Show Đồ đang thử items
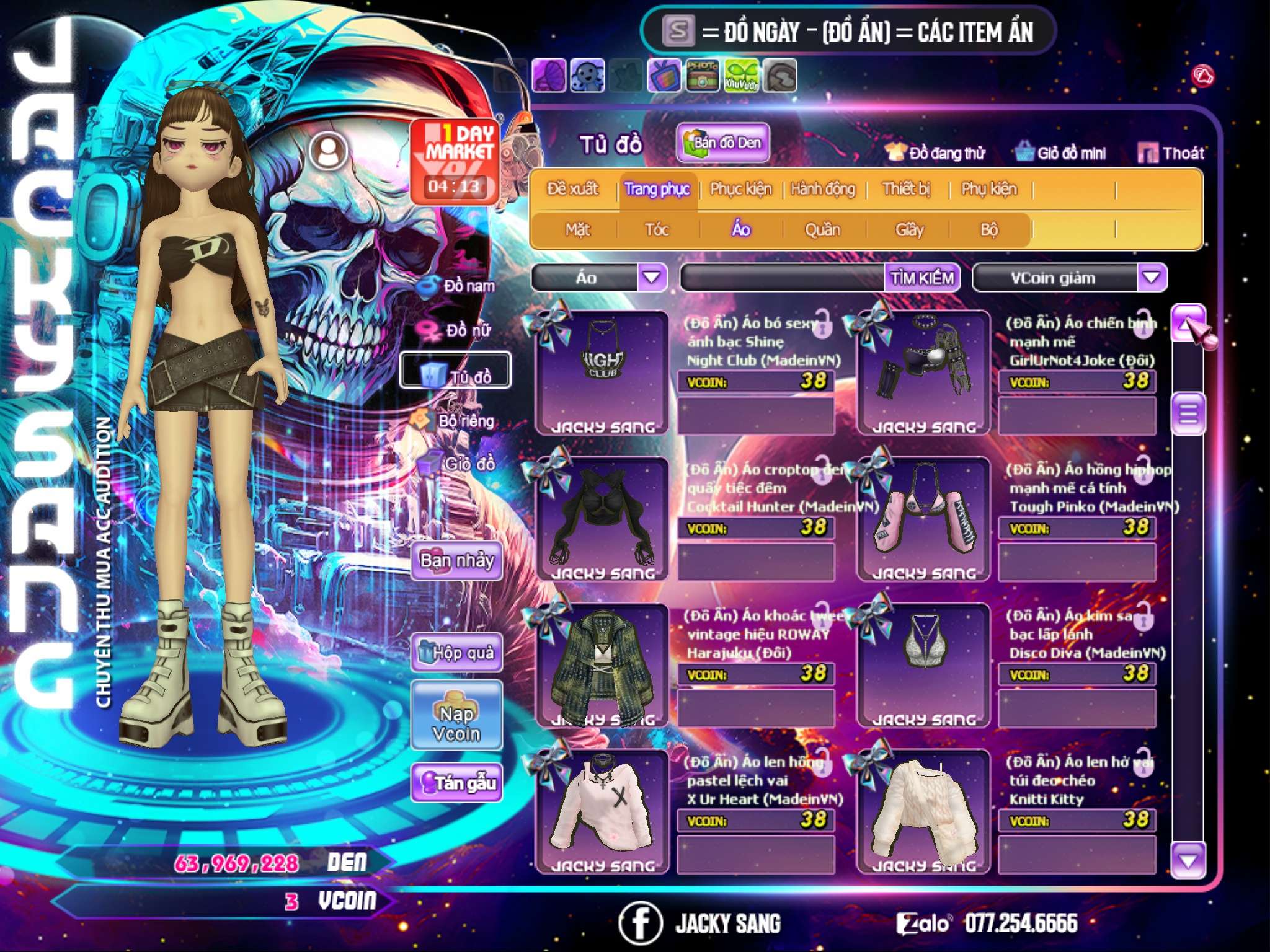The height and width of the screenshot is (952, 1270). [936, 153]
